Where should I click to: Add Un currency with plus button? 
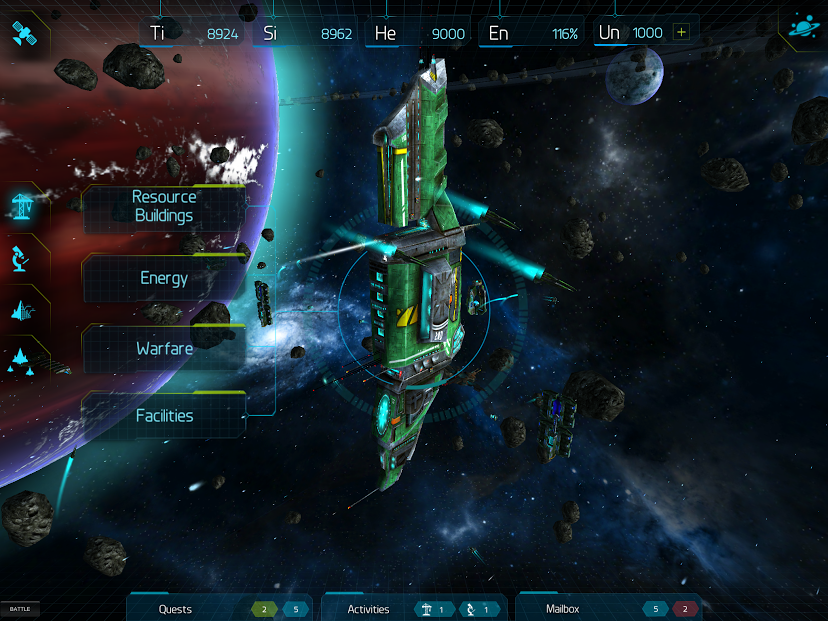682,32
